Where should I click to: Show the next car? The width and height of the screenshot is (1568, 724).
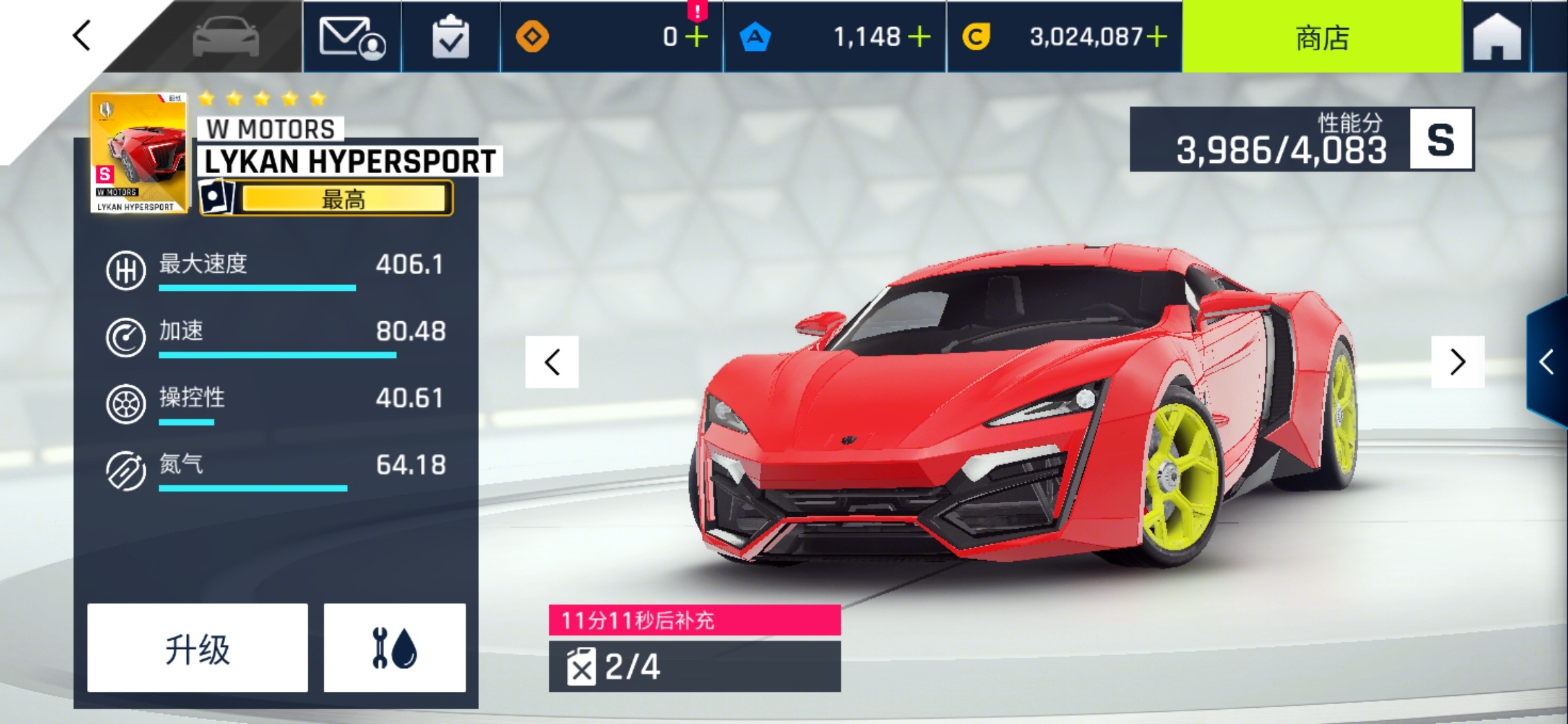[1457, 362]
